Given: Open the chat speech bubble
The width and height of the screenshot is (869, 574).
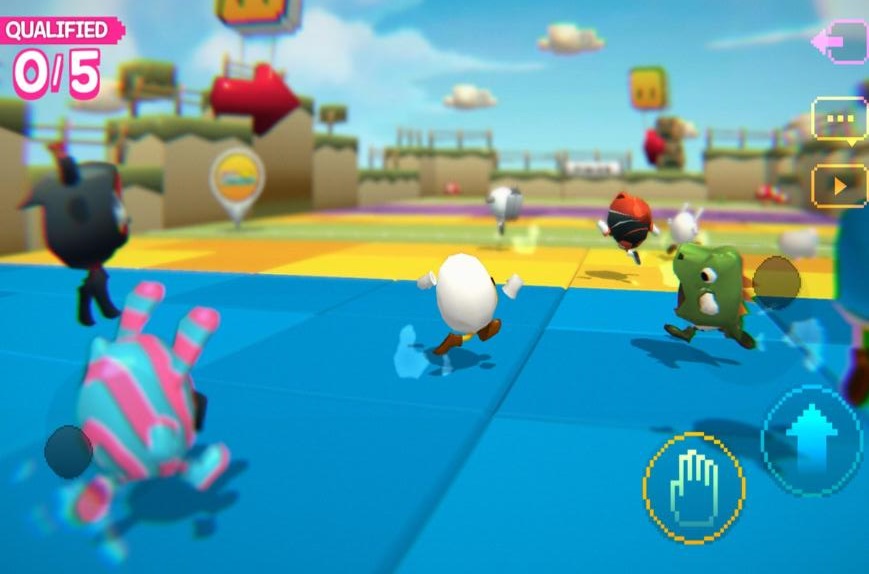Looking at the screenshot, I should (838, 119).
